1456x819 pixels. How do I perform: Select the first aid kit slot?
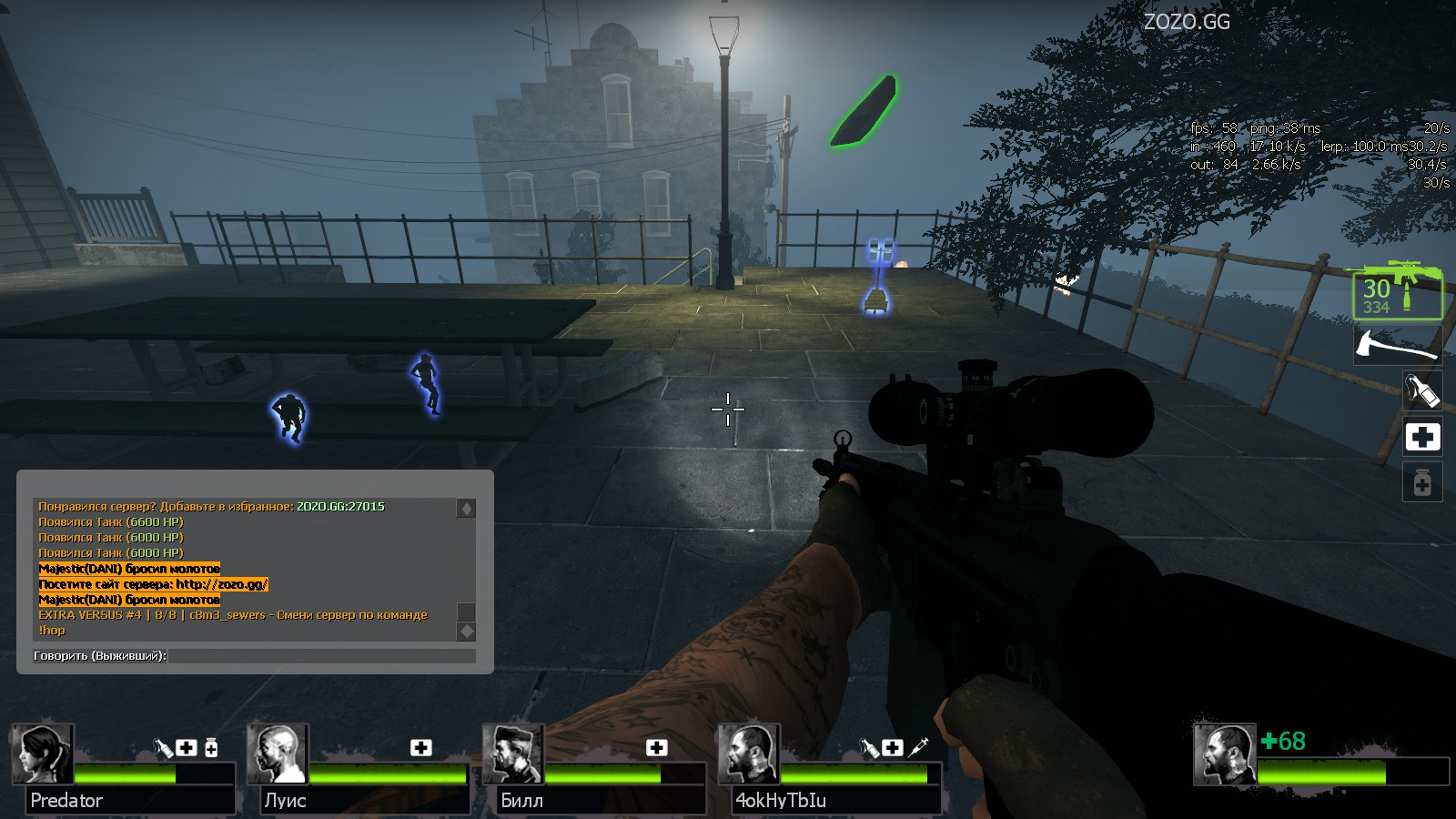1422,437
